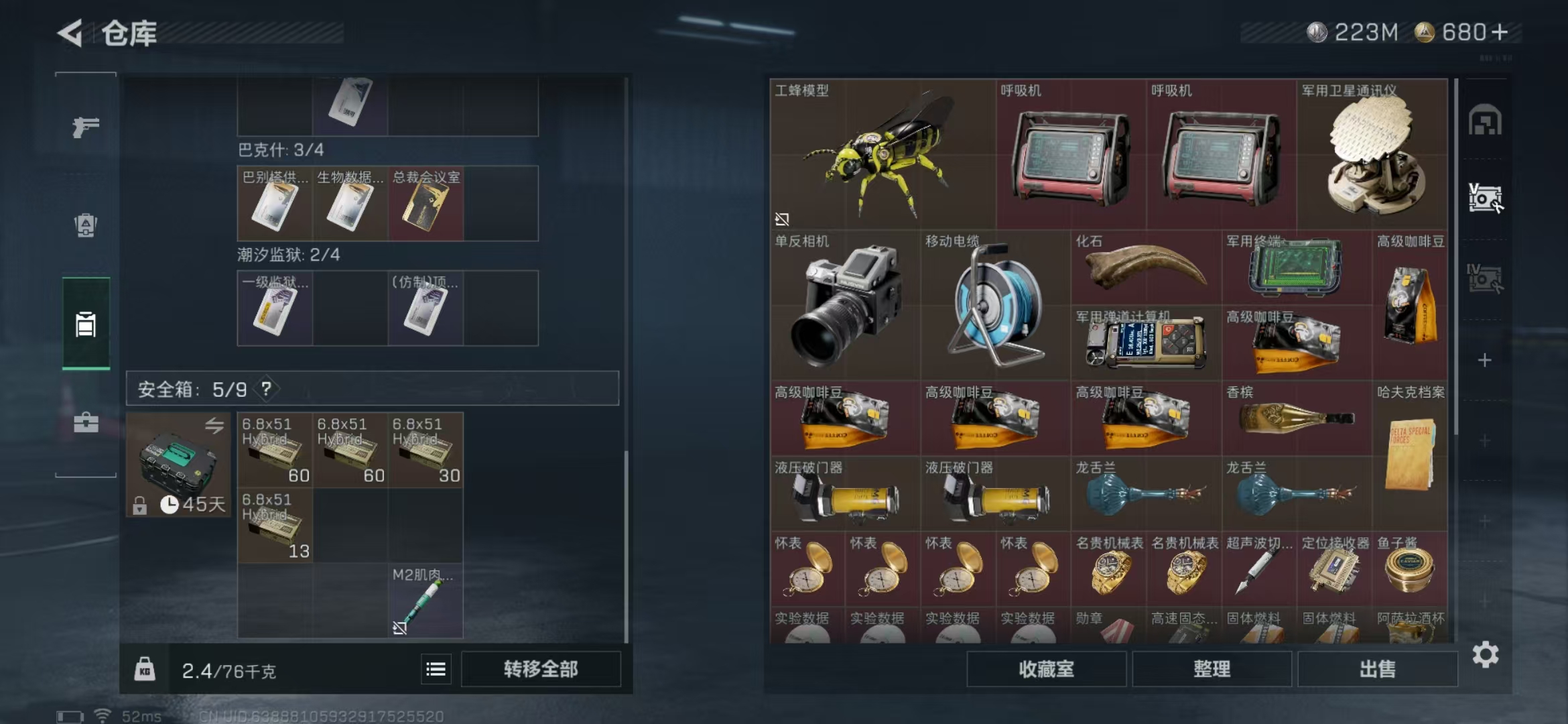This screenshot has height=724, width=1568.
Task: Switch to the toolbox briefcase tab
Action: click(x=86, y=422)
